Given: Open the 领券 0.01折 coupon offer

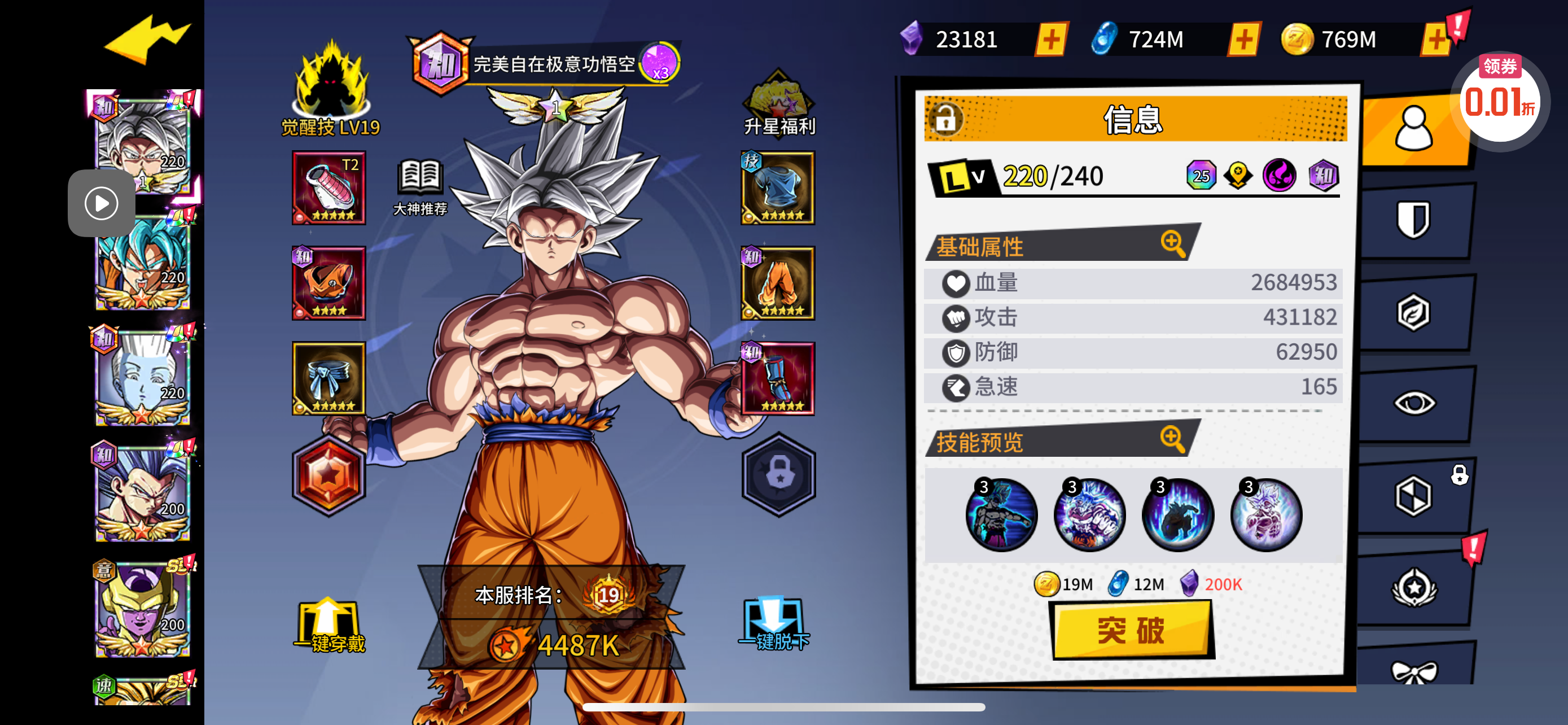Looking at the screenshot, I should 1499,97.
